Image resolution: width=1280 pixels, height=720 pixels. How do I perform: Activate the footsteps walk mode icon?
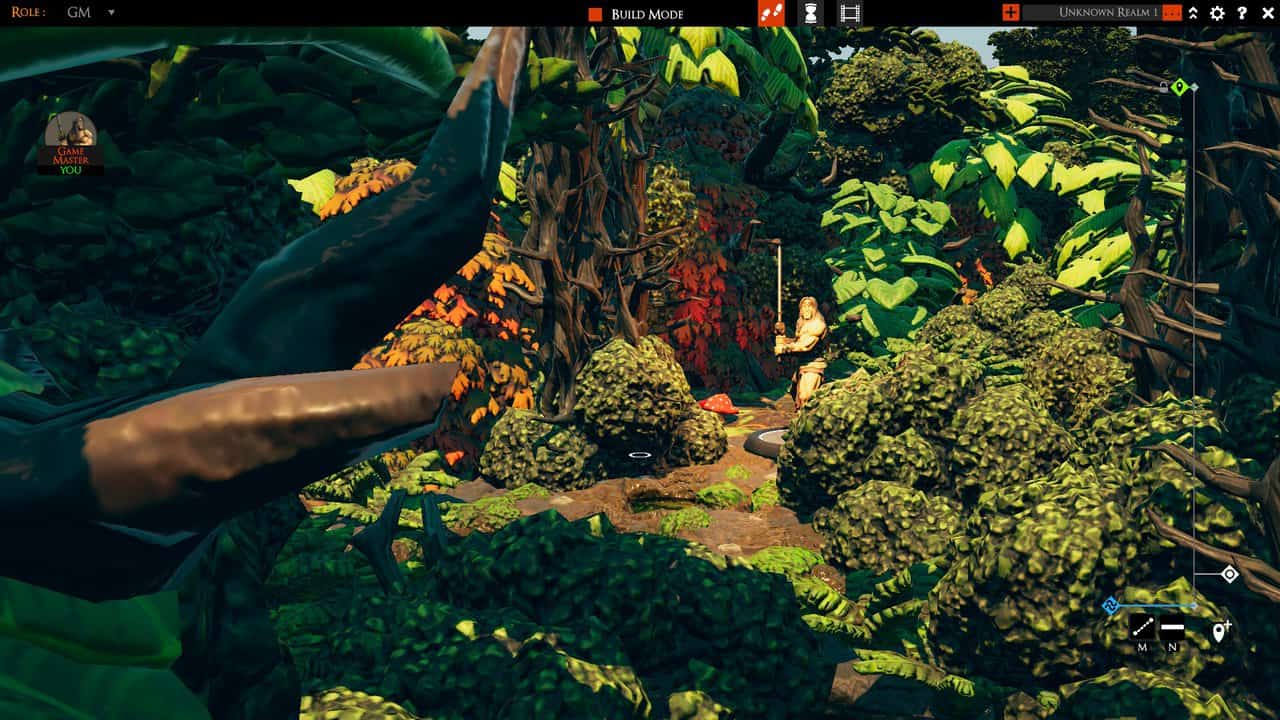coord(770,12)
